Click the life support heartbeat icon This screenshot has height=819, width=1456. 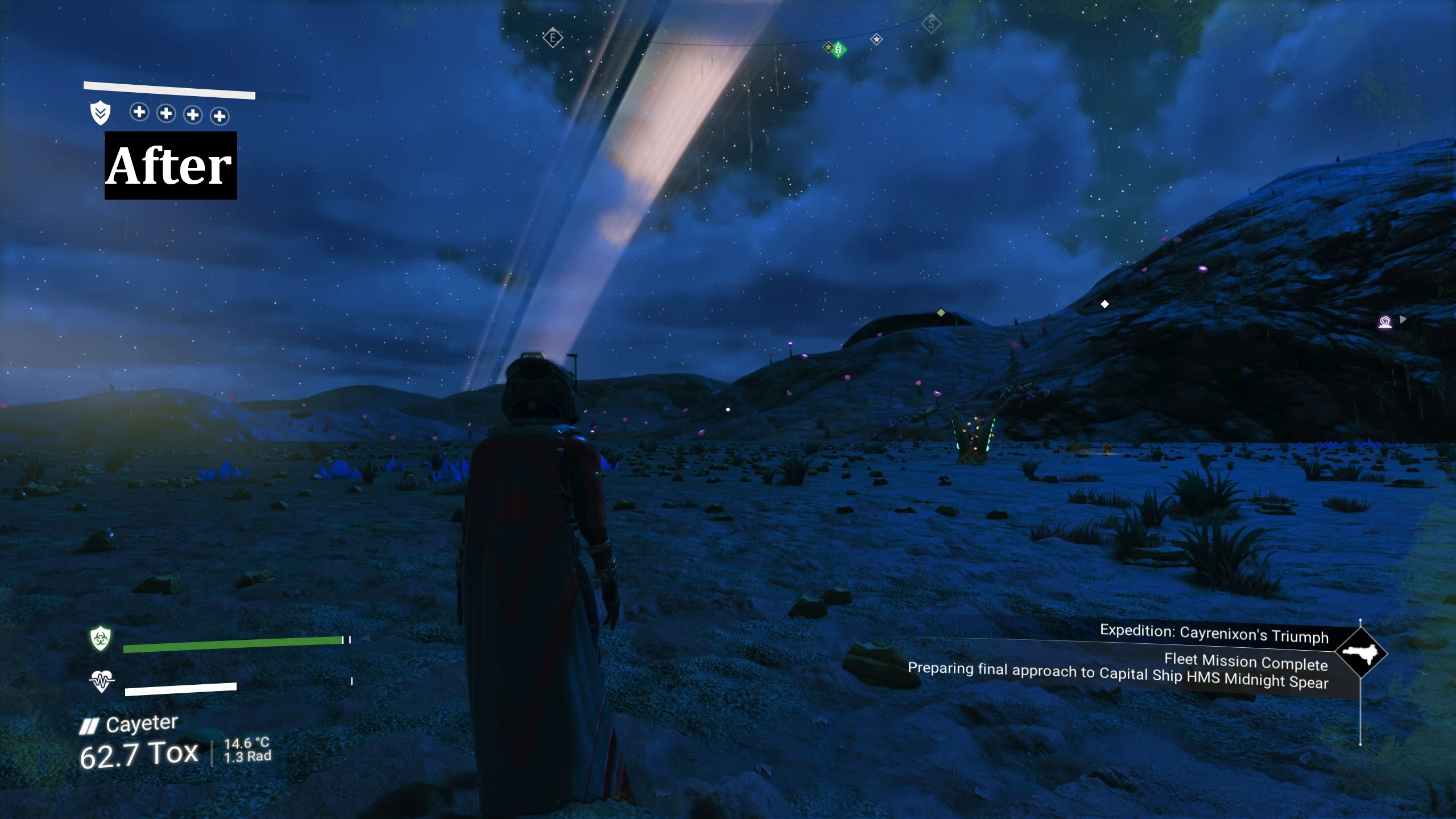101,680
